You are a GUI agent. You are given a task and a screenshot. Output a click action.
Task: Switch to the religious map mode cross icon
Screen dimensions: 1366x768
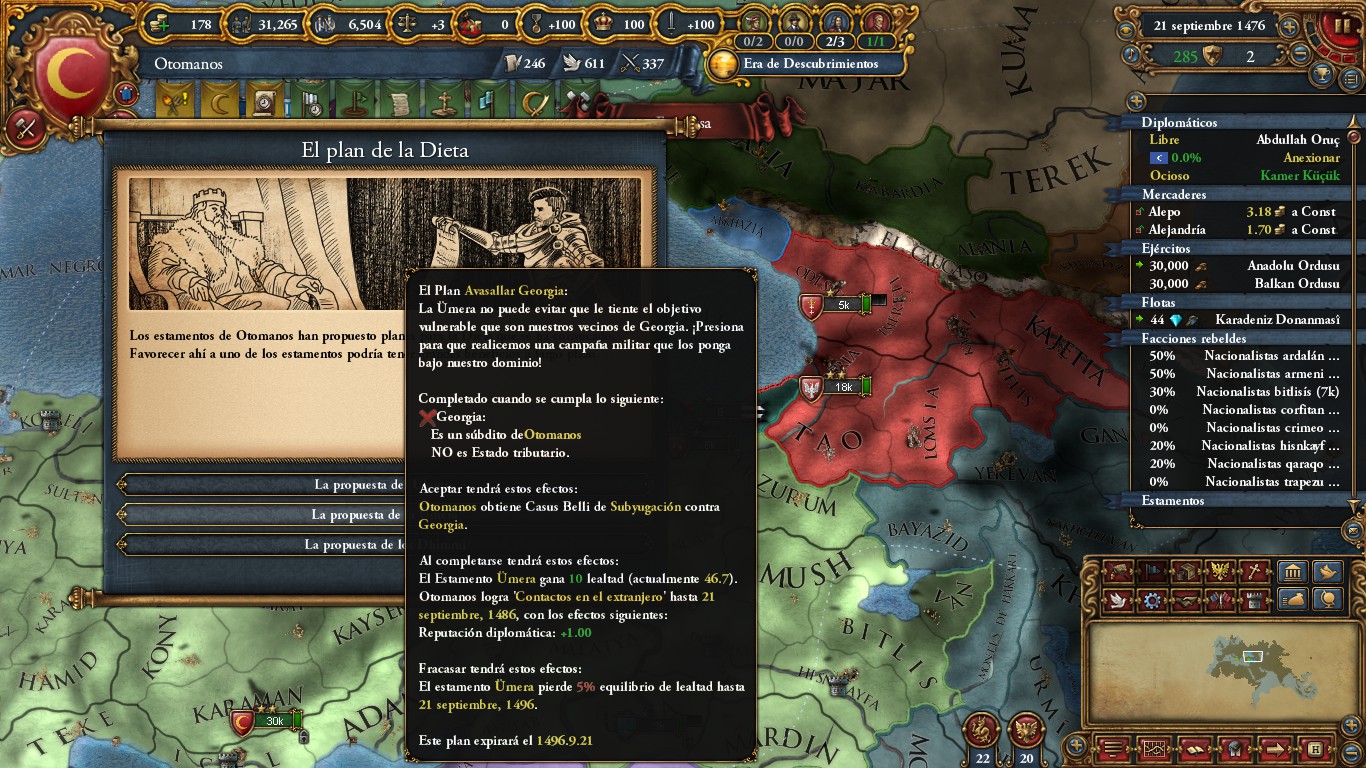[x=1253, y=572]
